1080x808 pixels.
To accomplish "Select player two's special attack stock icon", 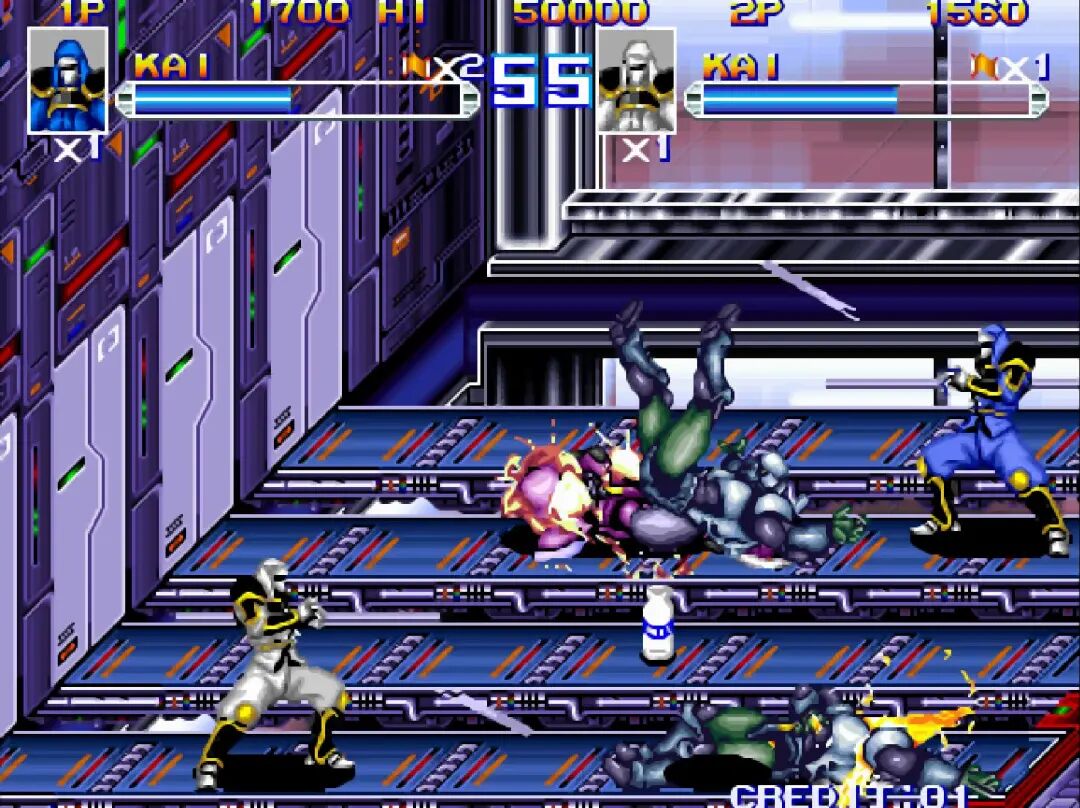I will tap(984, 66).
